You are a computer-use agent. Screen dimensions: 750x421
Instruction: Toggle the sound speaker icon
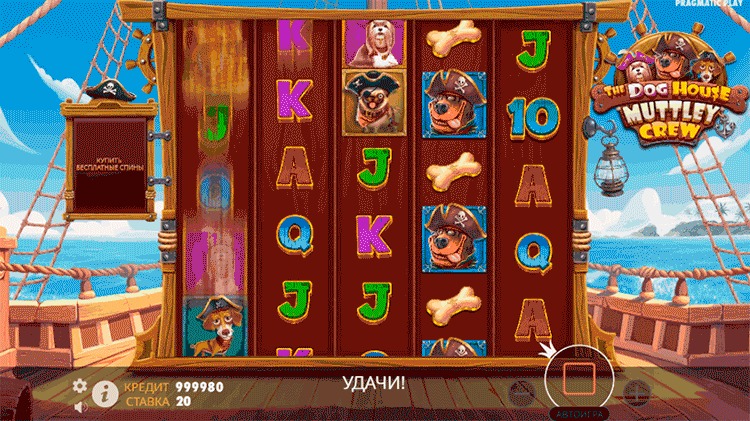(x=80, y=406)
